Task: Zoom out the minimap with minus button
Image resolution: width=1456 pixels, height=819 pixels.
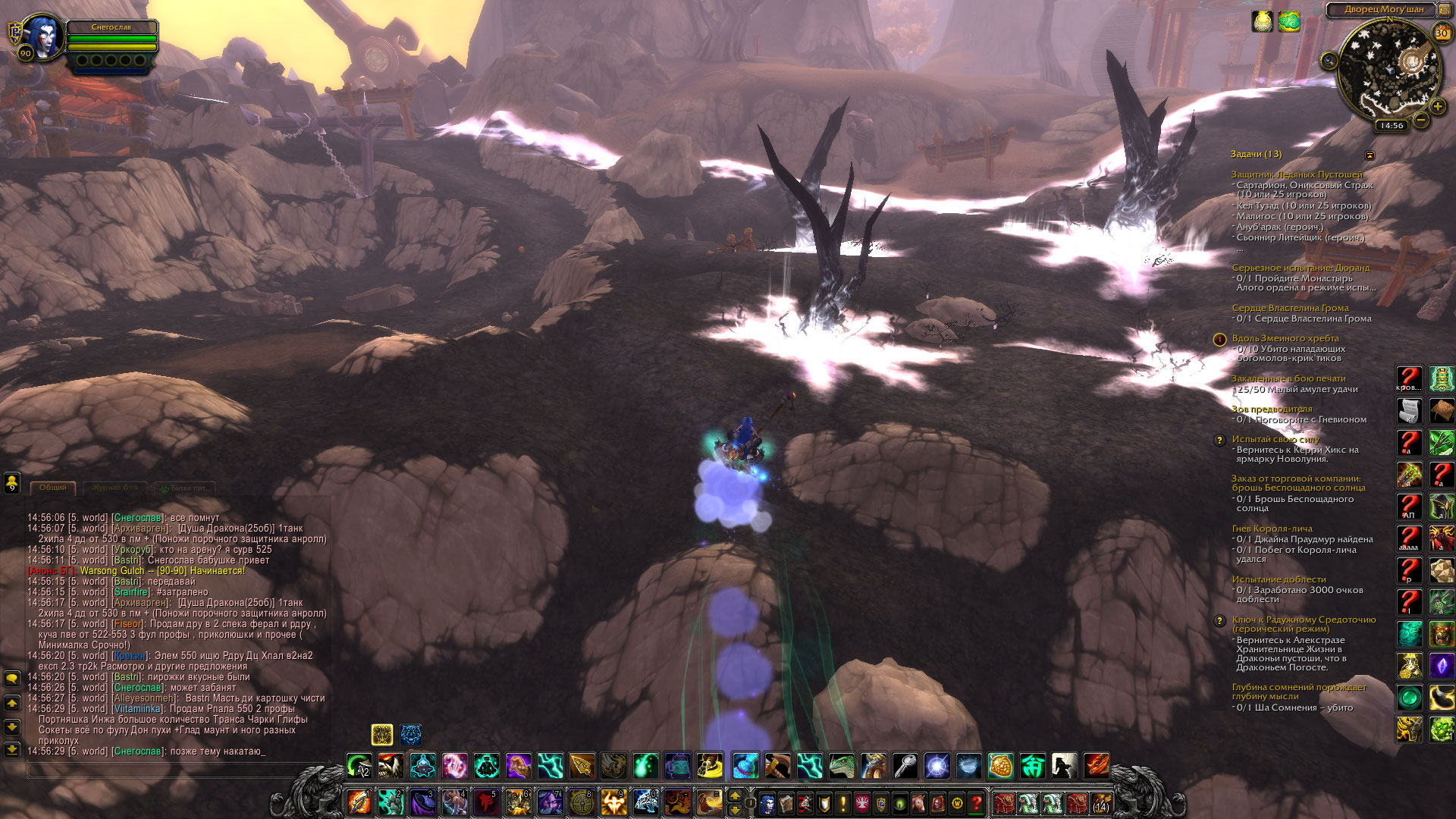Action: (x=1420, y=120)
